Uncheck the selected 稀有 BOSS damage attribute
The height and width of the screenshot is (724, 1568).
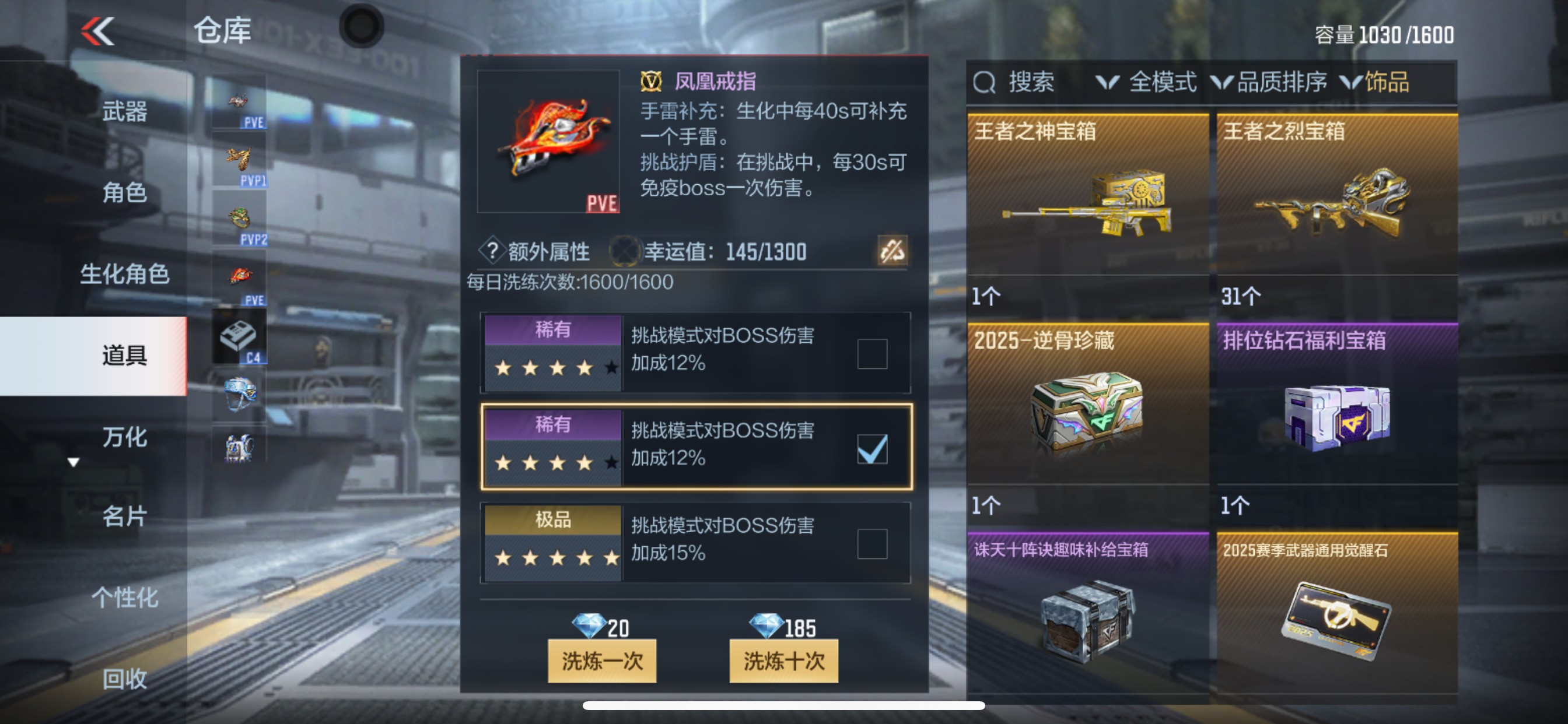click(x=873, y=449)
